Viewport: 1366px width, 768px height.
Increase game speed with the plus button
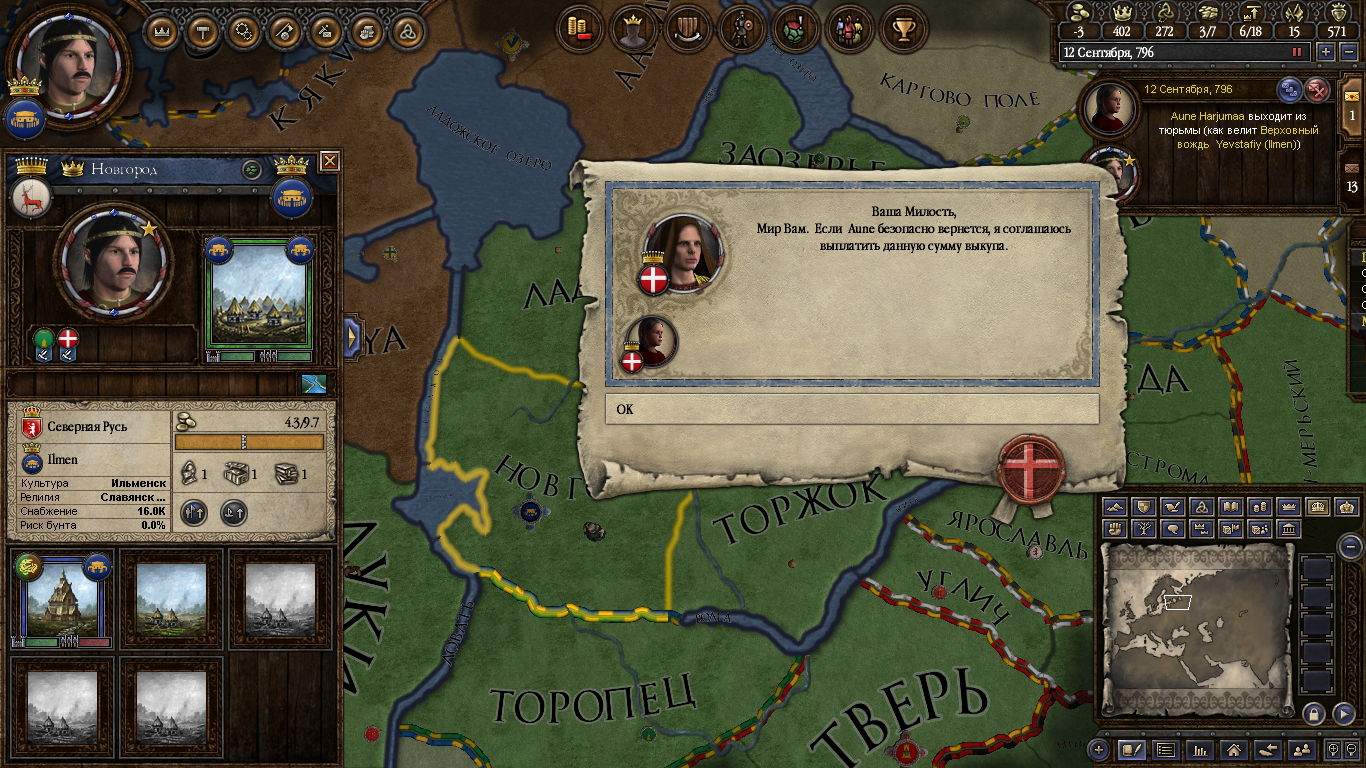coord(1326,52)
